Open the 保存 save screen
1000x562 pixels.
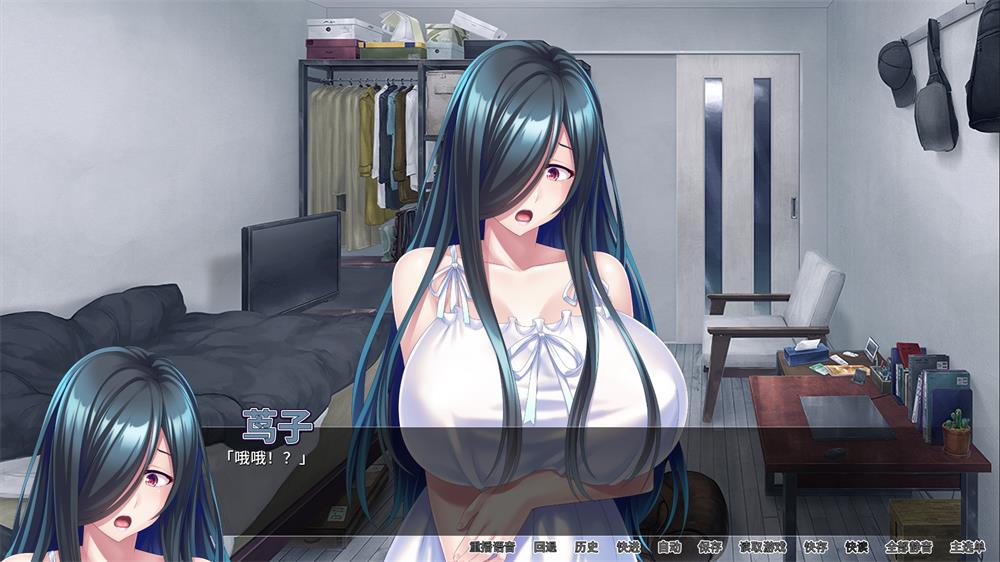(x=710, y=547)
